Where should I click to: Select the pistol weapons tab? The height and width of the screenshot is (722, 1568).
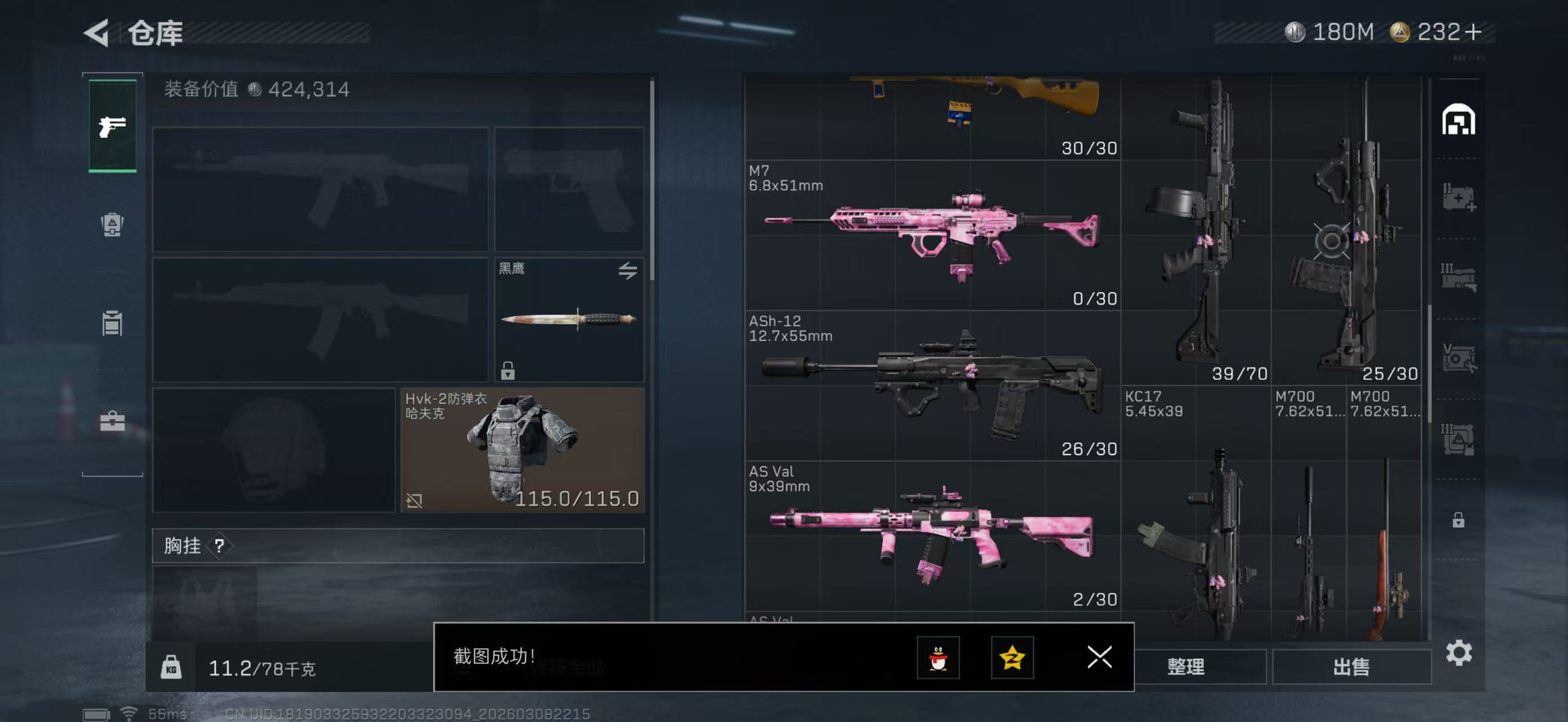112,126
